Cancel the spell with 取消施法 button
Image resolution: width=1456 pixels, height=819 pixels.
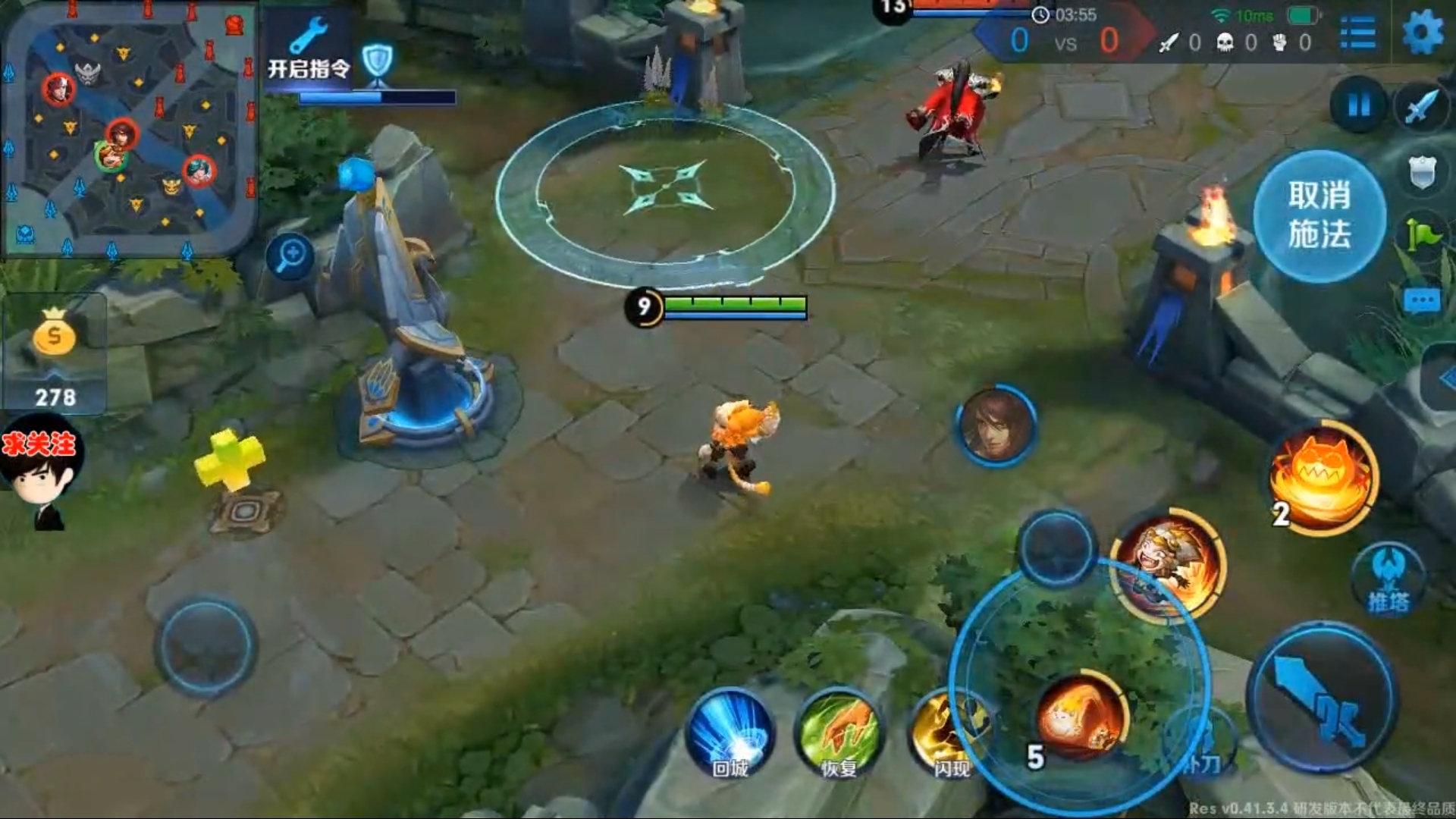pos(1319,216)
